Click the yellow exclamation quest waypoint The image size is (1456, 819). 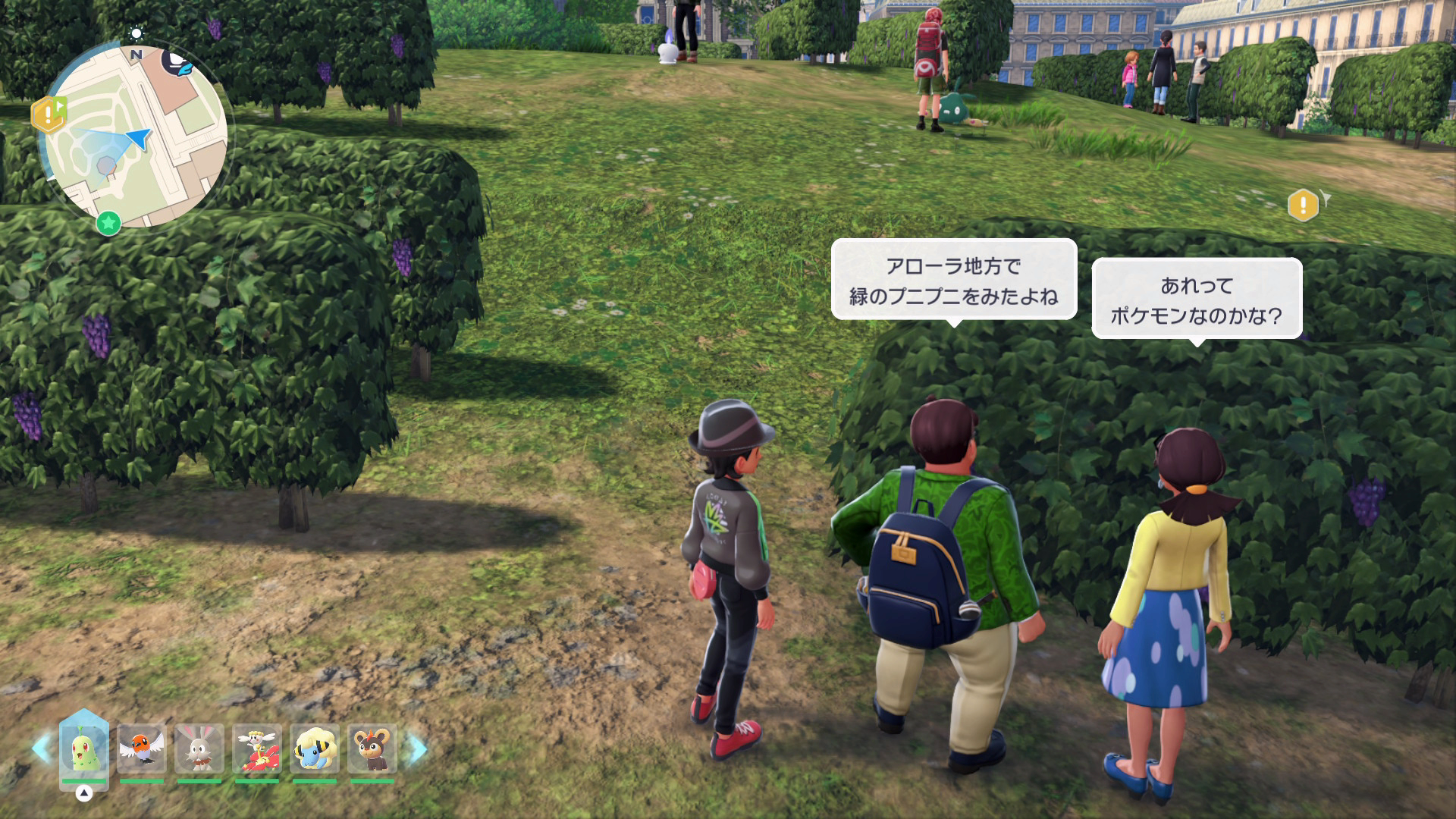coord(1303,204)
